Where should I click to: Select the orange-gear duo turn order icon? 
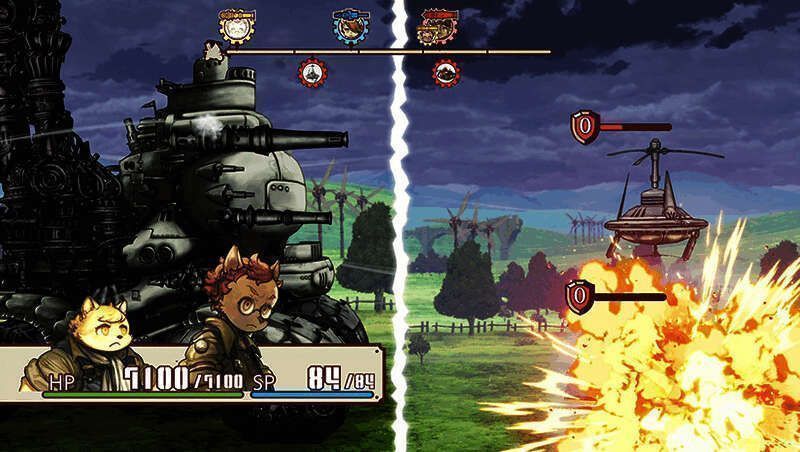point(436,27)
